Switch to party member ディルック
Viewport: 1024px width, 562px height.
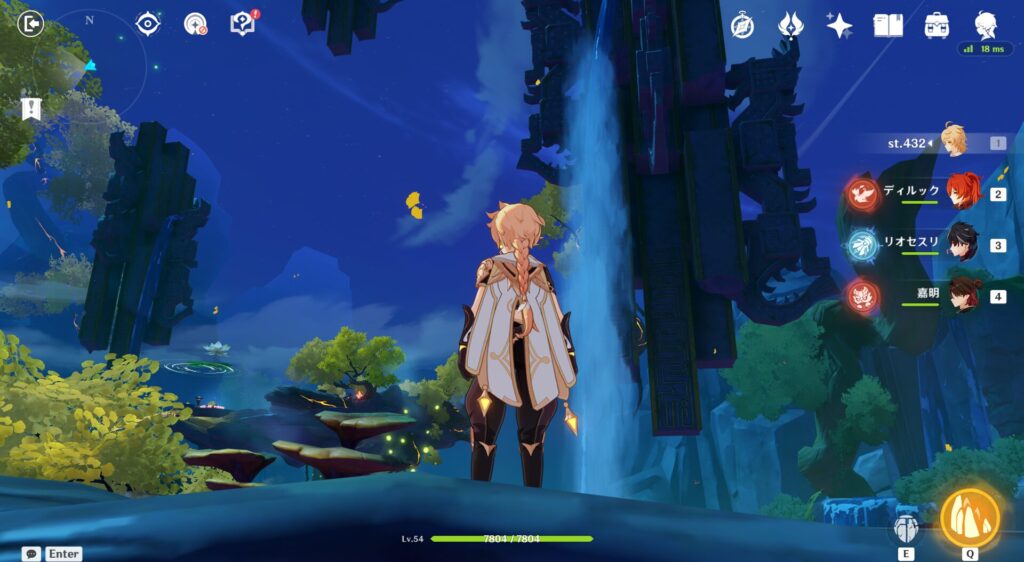962,192
